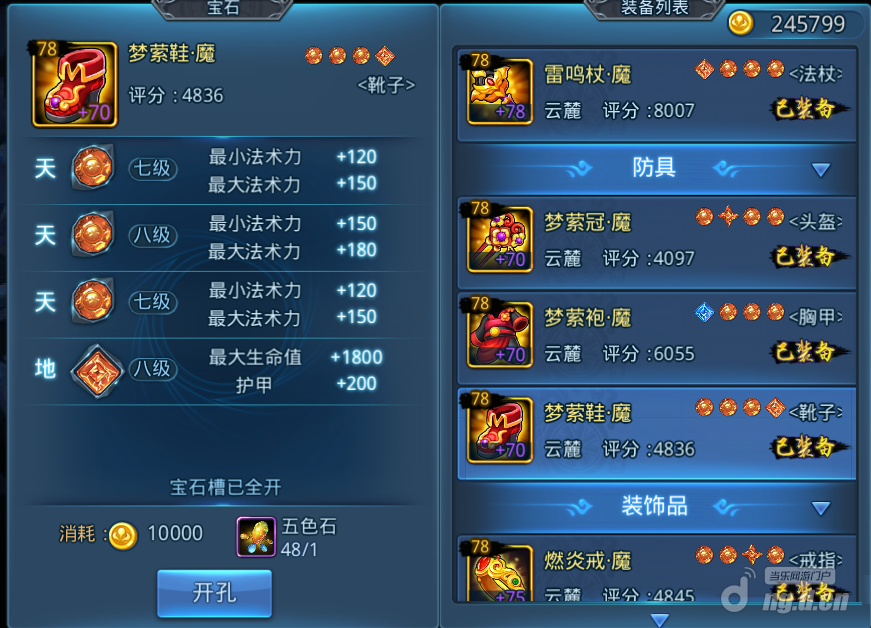This screenshot has width=871, height=628.
Task: Select 燃炎戒·魔 ring row
Action: (656, 571)
